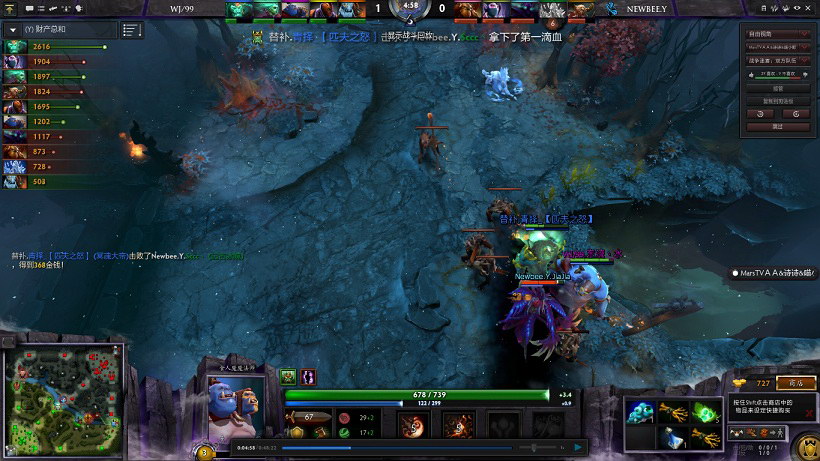This screenshot has width=820, height=461.
Task: Select the Ogre Magi hero portrait
Action: (232, 399)
